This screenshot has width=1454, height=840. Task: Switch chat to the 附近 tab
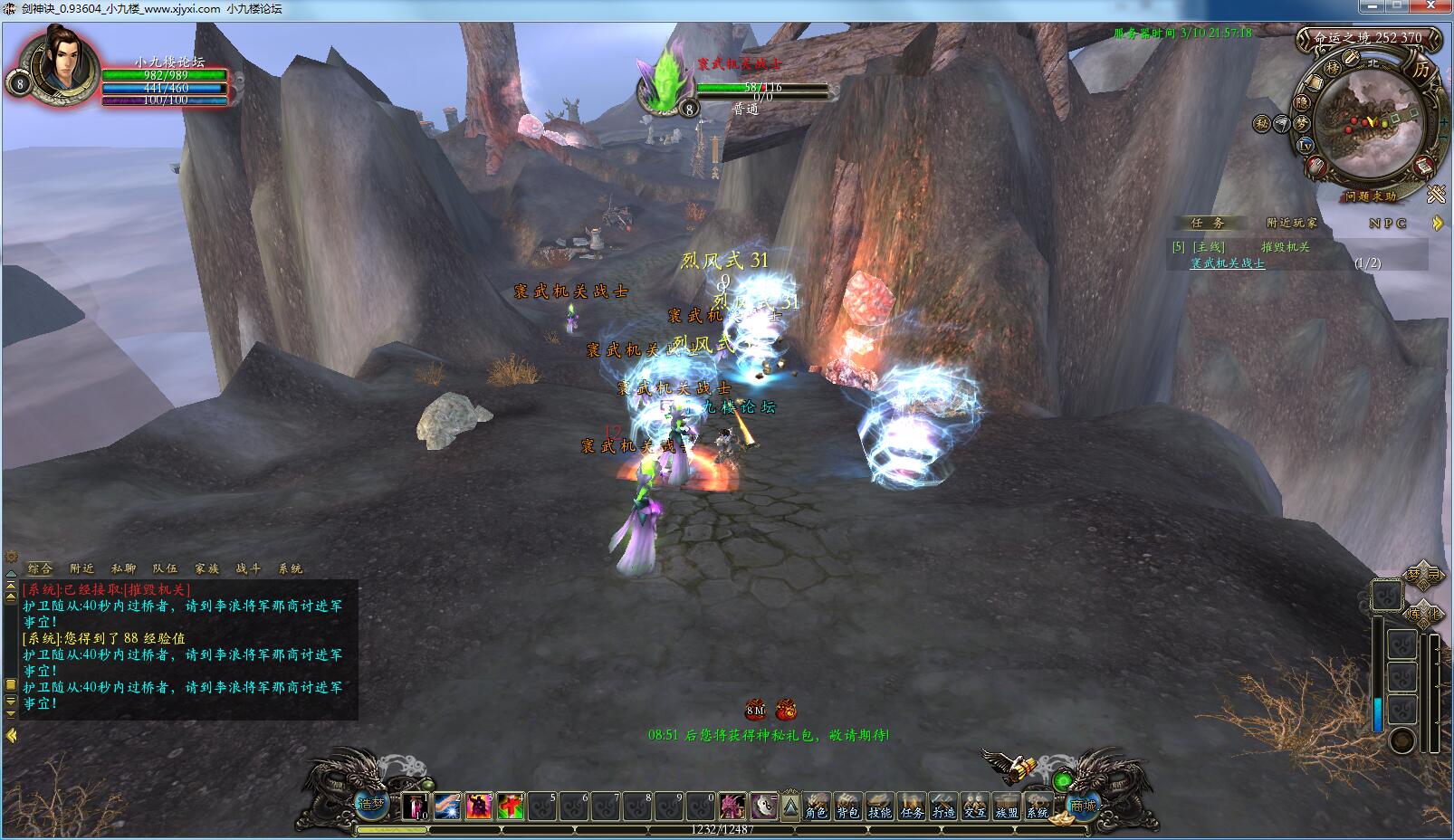click(81, 568)
